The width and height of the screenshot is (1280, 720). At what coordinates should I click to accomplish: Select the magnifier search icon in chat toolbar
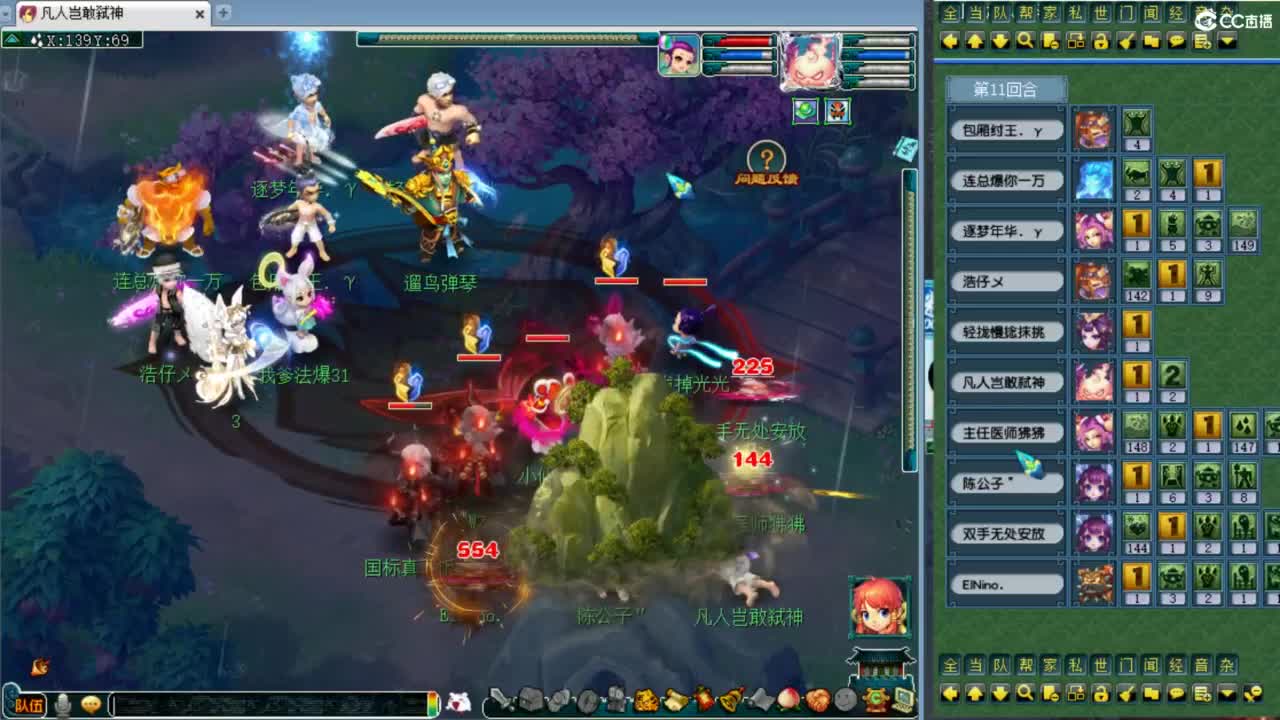pos(1023,42)
